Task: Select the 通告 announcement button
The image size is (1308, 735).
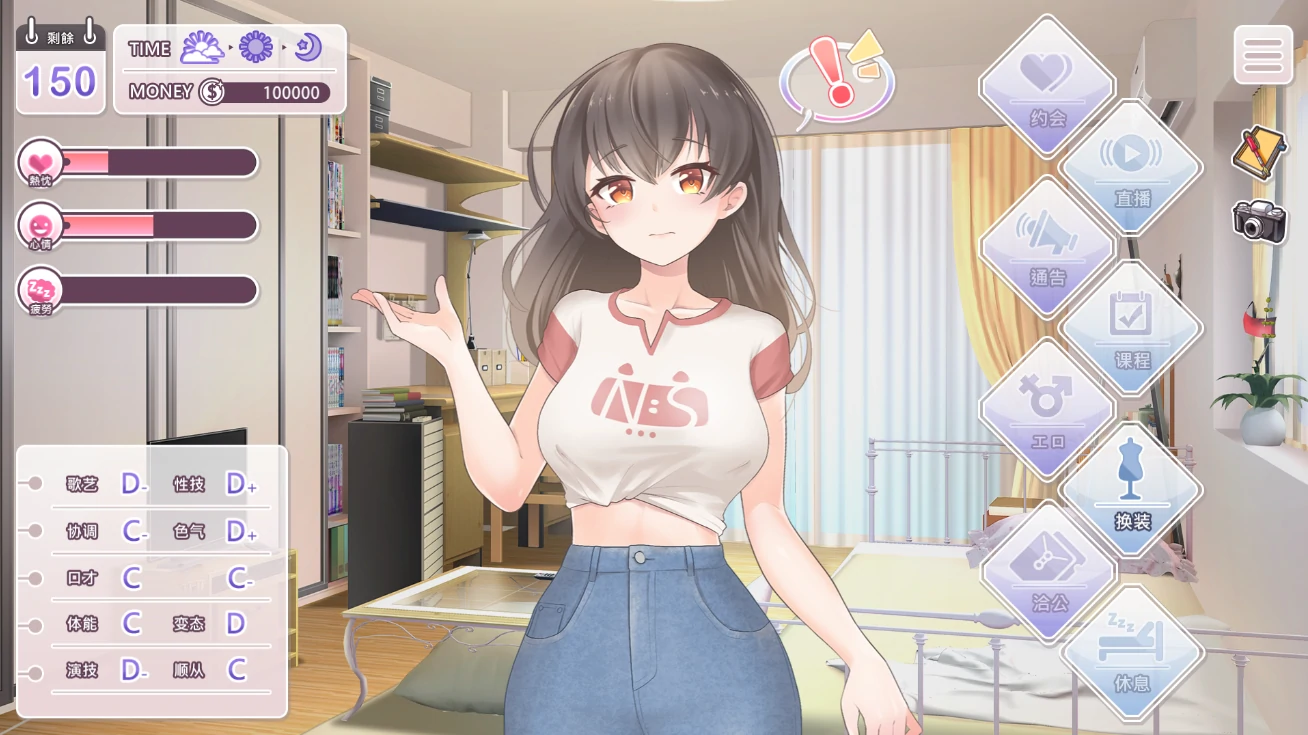Action: click(x=1046, y=248)
